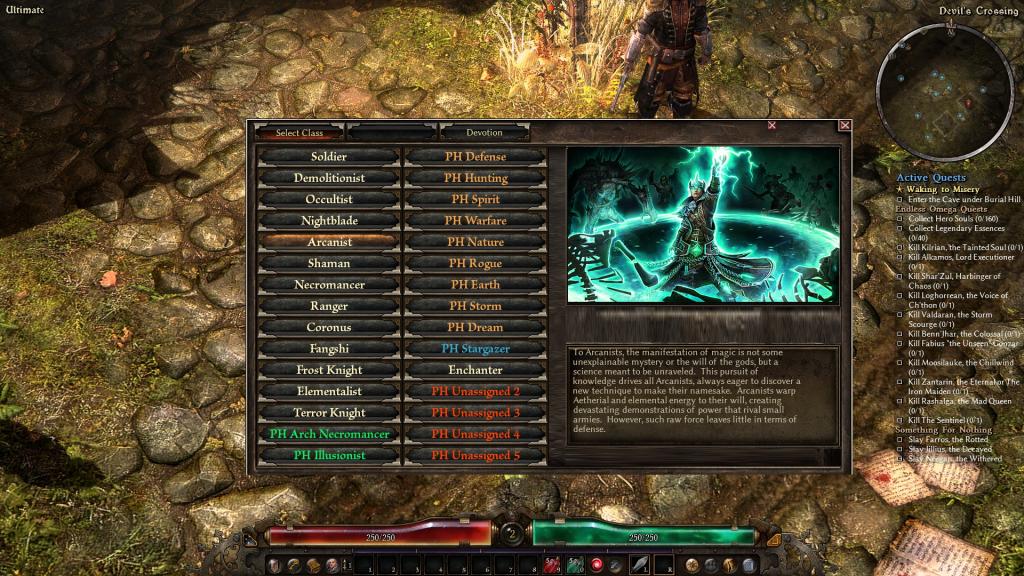Image resolution: width=1024 pixels, height=576 pixels.
Task: Select the Frost Knight class
Action: (329, 370)
